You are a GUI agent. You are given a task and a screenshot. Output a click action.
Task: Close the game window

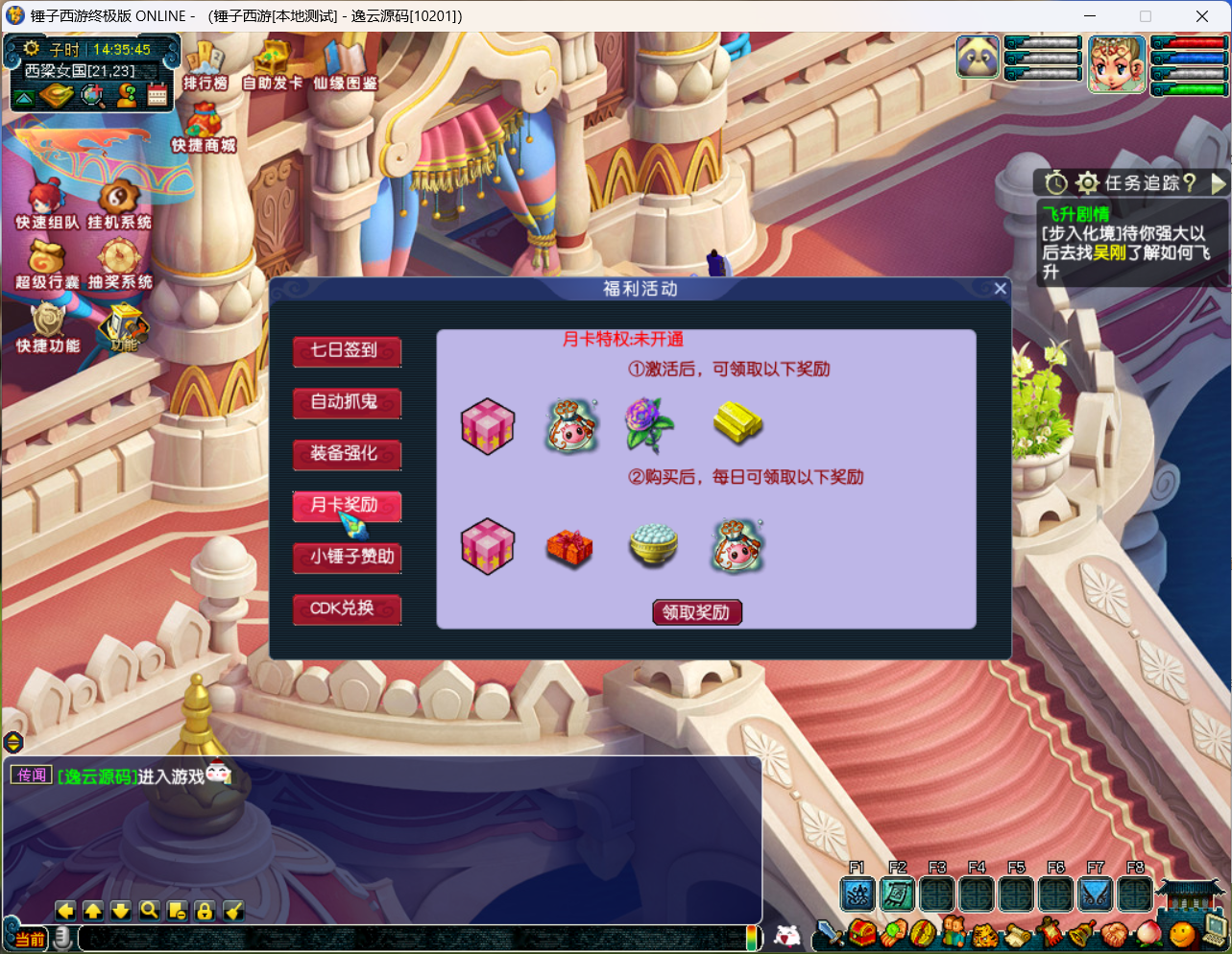1201,15
